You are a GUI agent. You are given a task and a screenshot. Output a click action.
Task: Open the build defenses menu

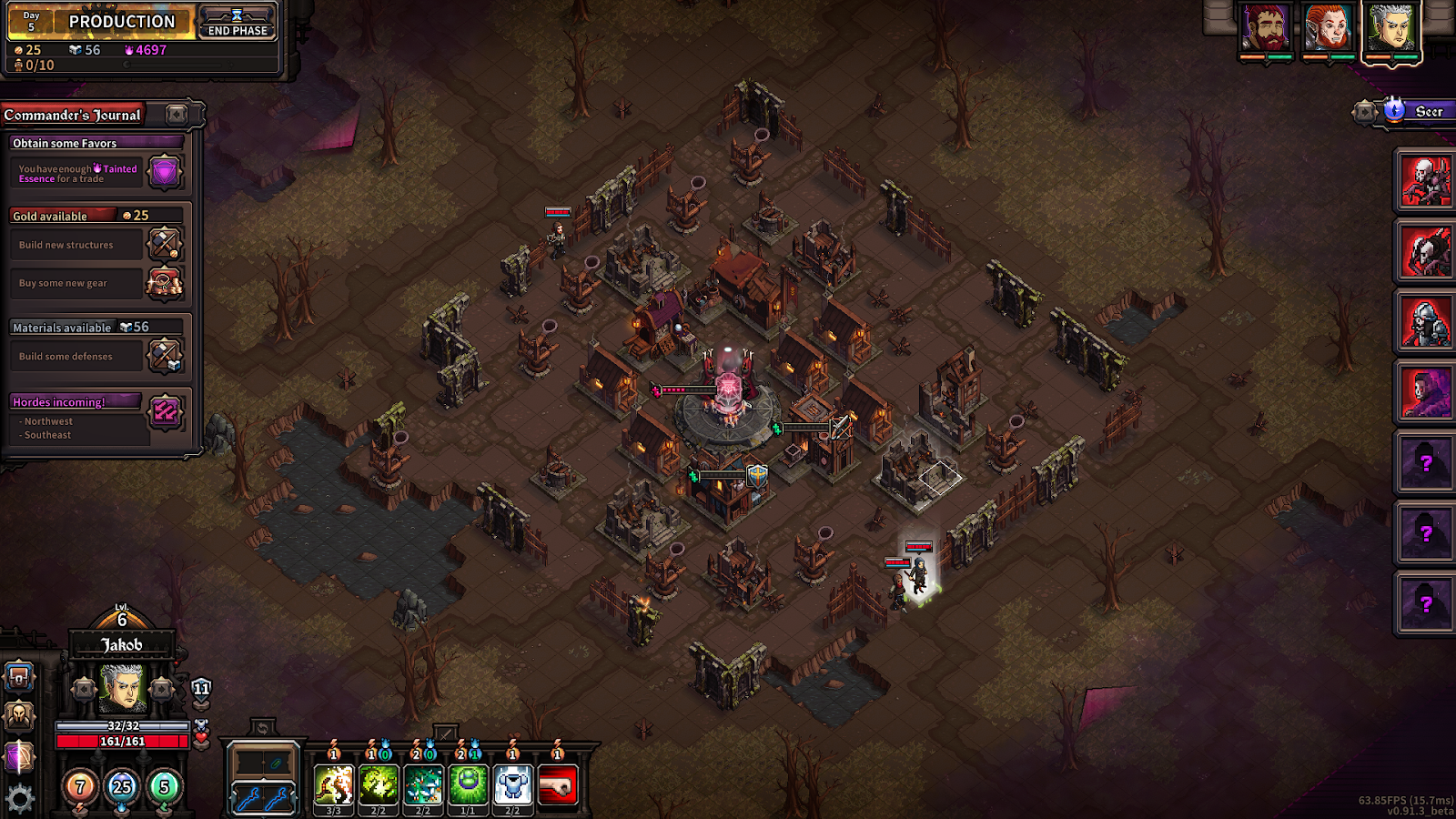click(165, 356)
